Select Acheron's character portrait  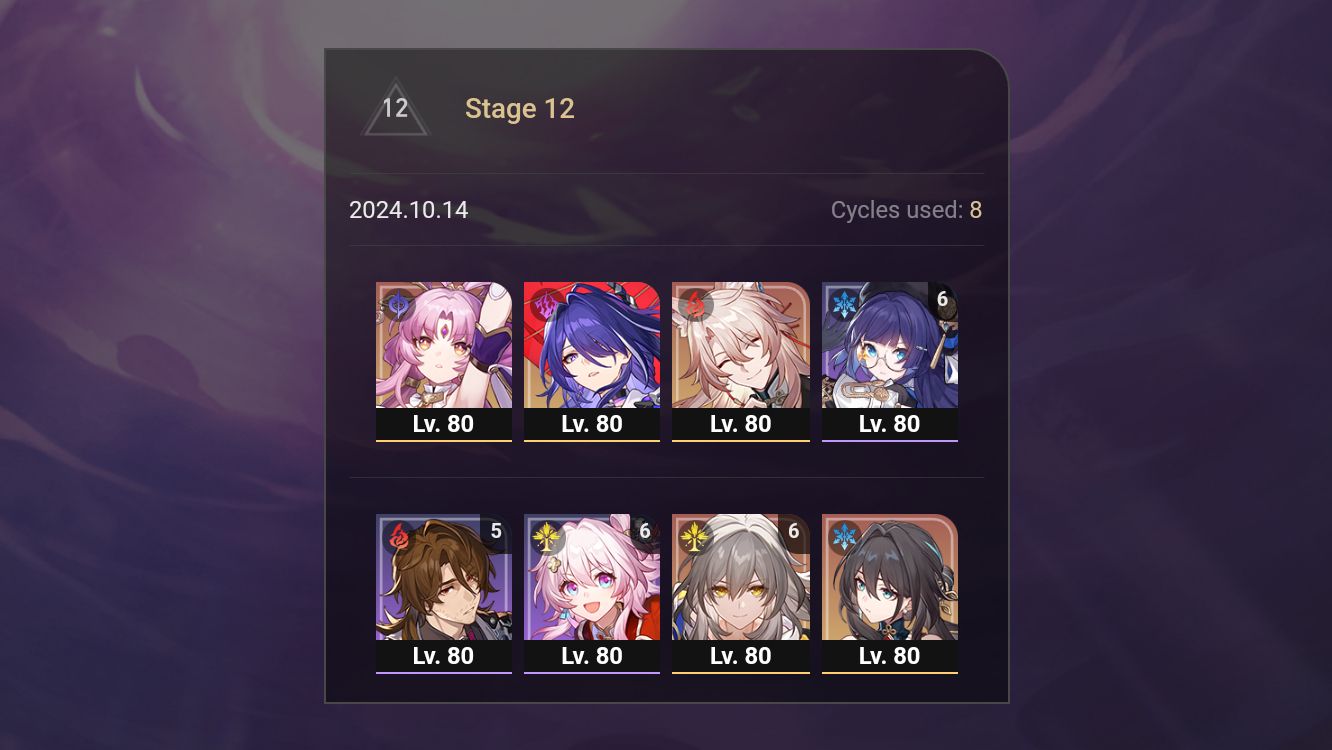point(592,345)
